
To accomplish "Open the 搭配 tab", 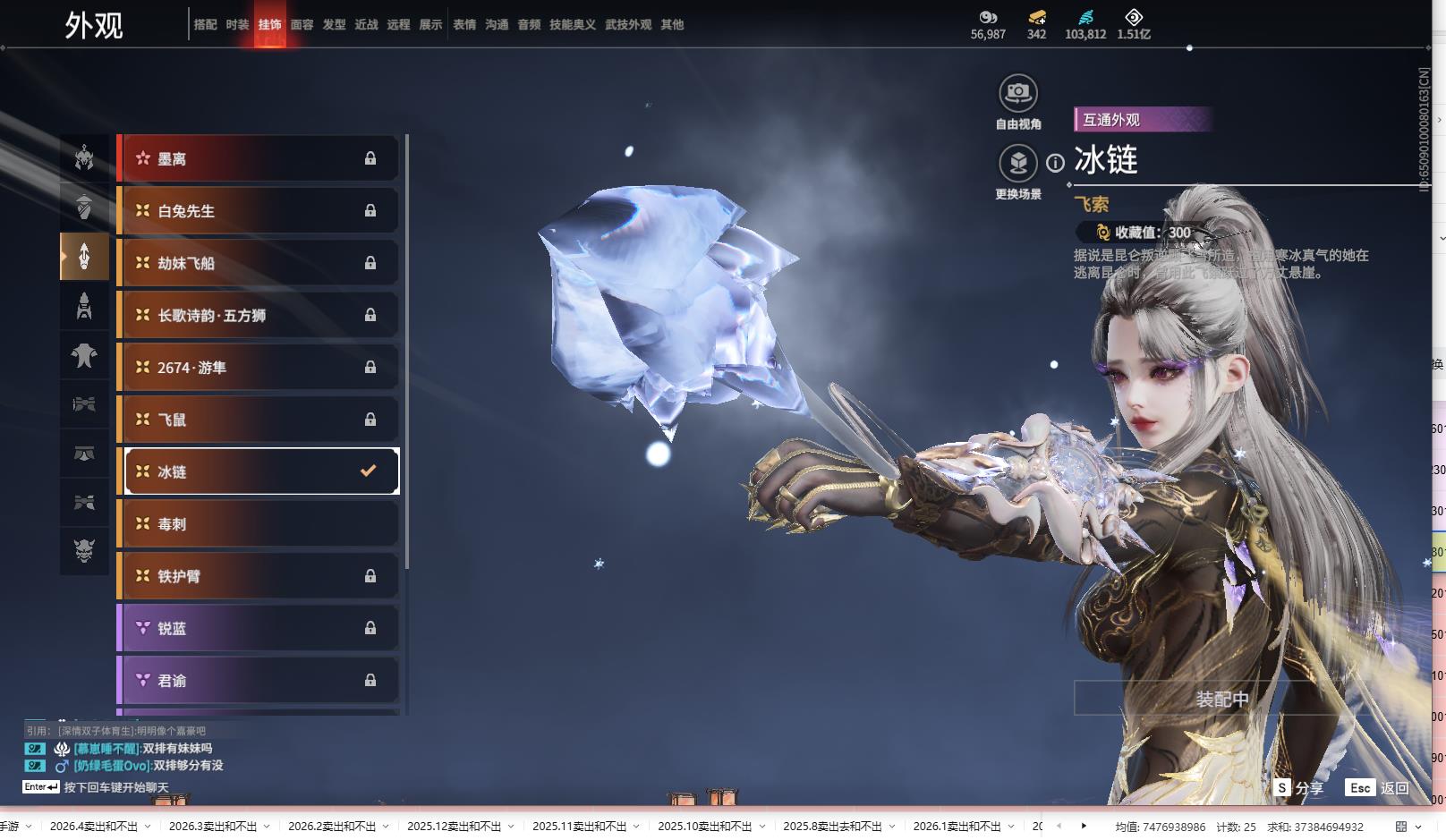I will pos(205,25).
